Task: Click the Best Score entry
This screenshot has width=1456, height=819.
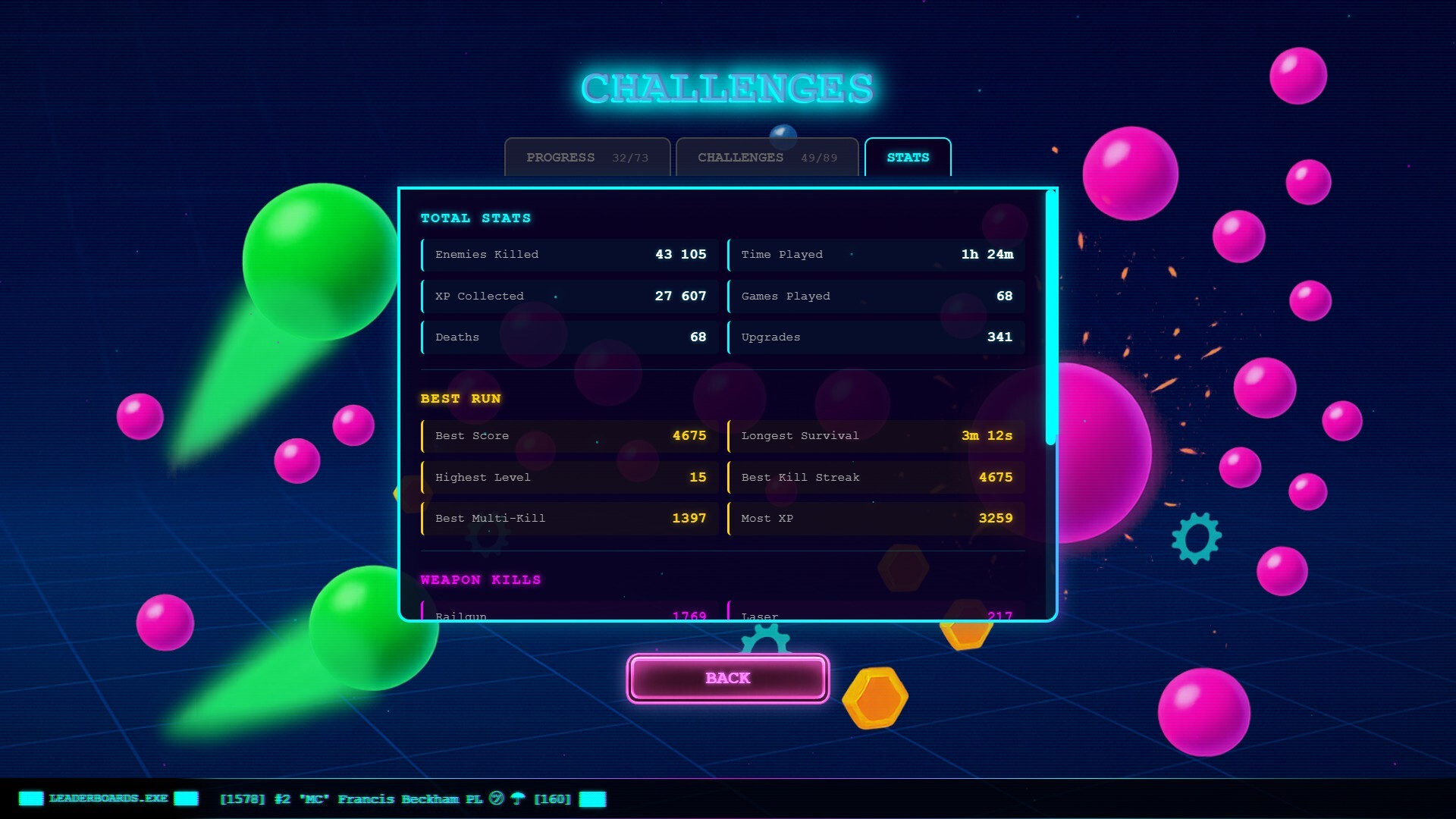Action: (569, 435)
